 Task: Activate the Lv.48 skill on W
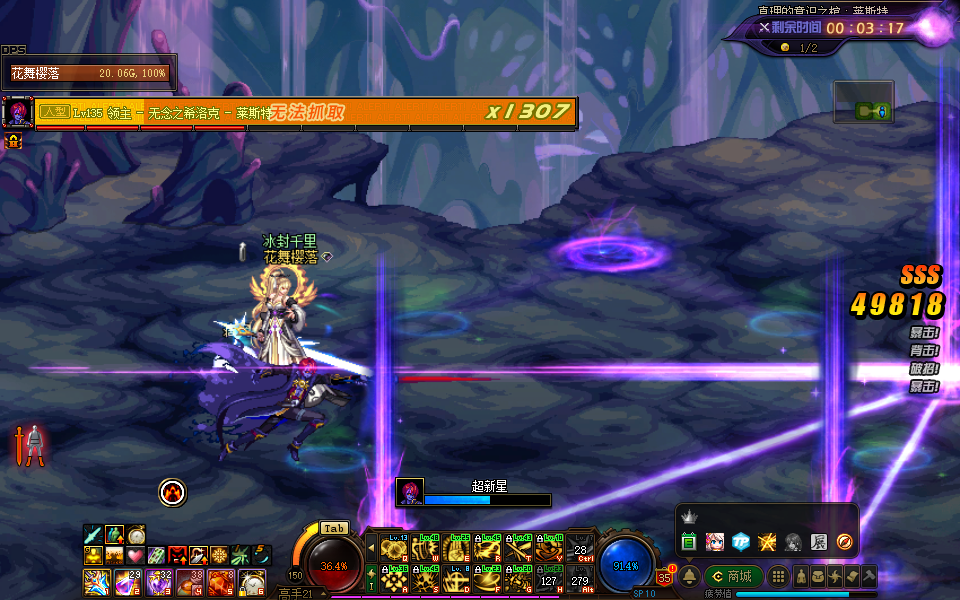[424, 549]
